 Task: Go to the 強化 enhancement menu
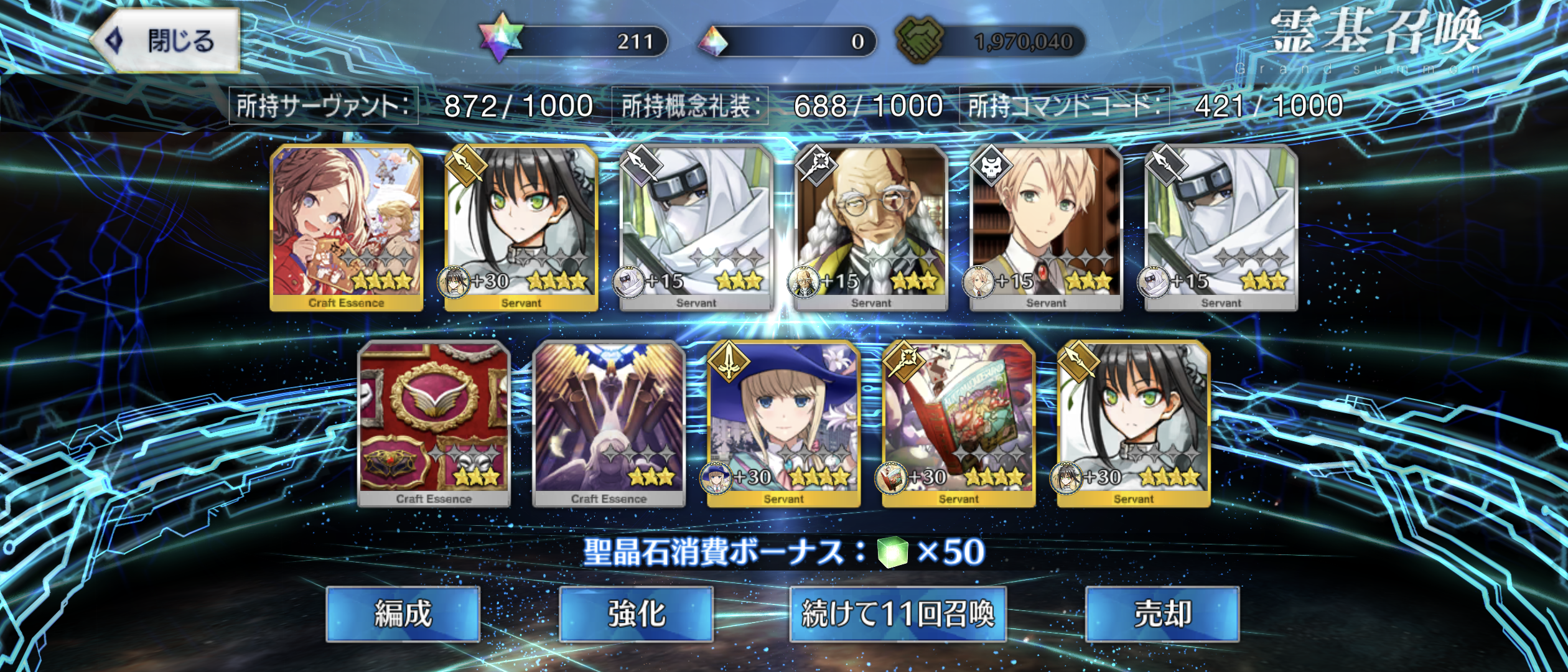coord(636,614)
